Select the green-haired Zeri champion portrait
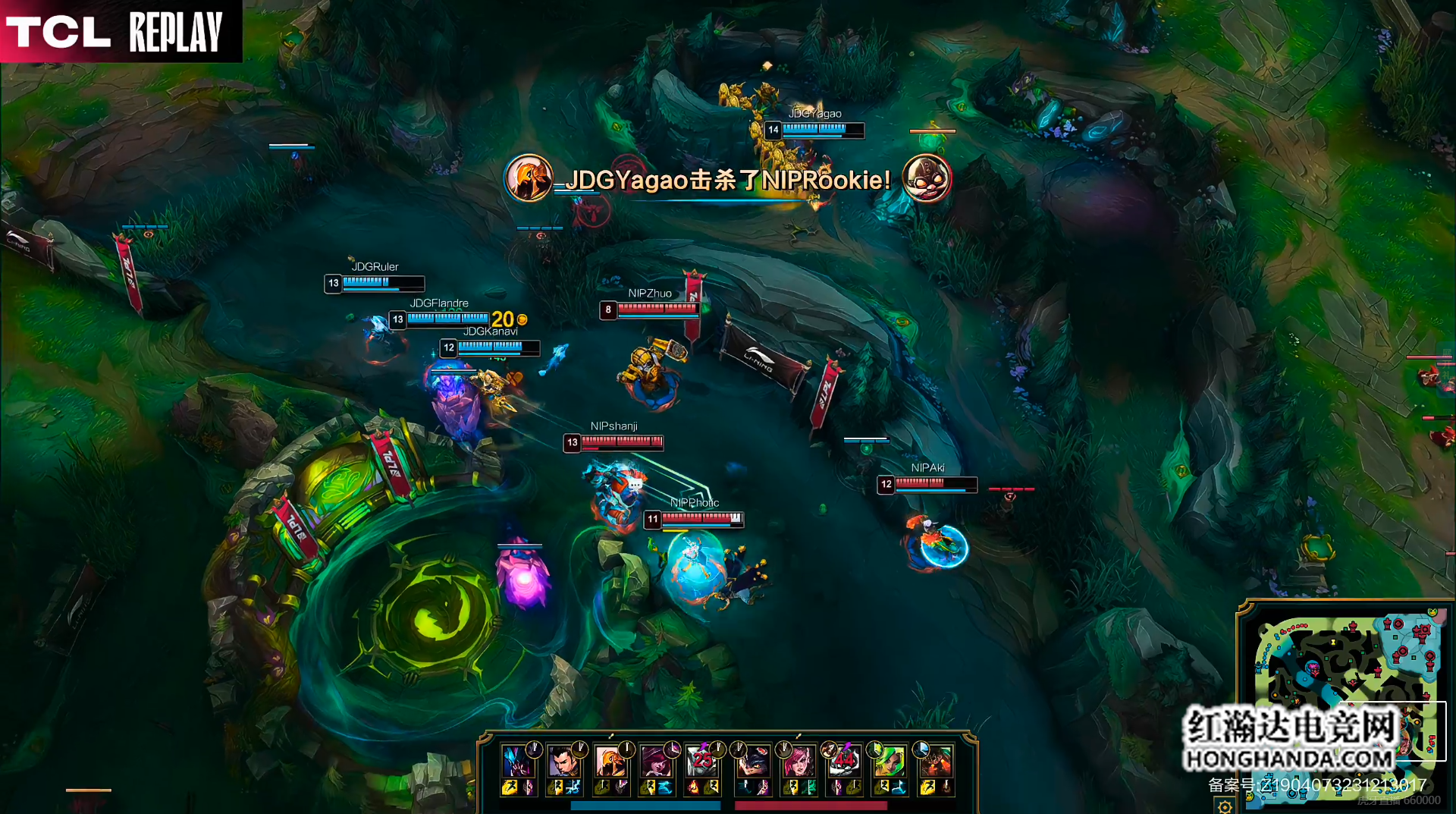This screenshot has width=1456, height=814. coord(889,761)
